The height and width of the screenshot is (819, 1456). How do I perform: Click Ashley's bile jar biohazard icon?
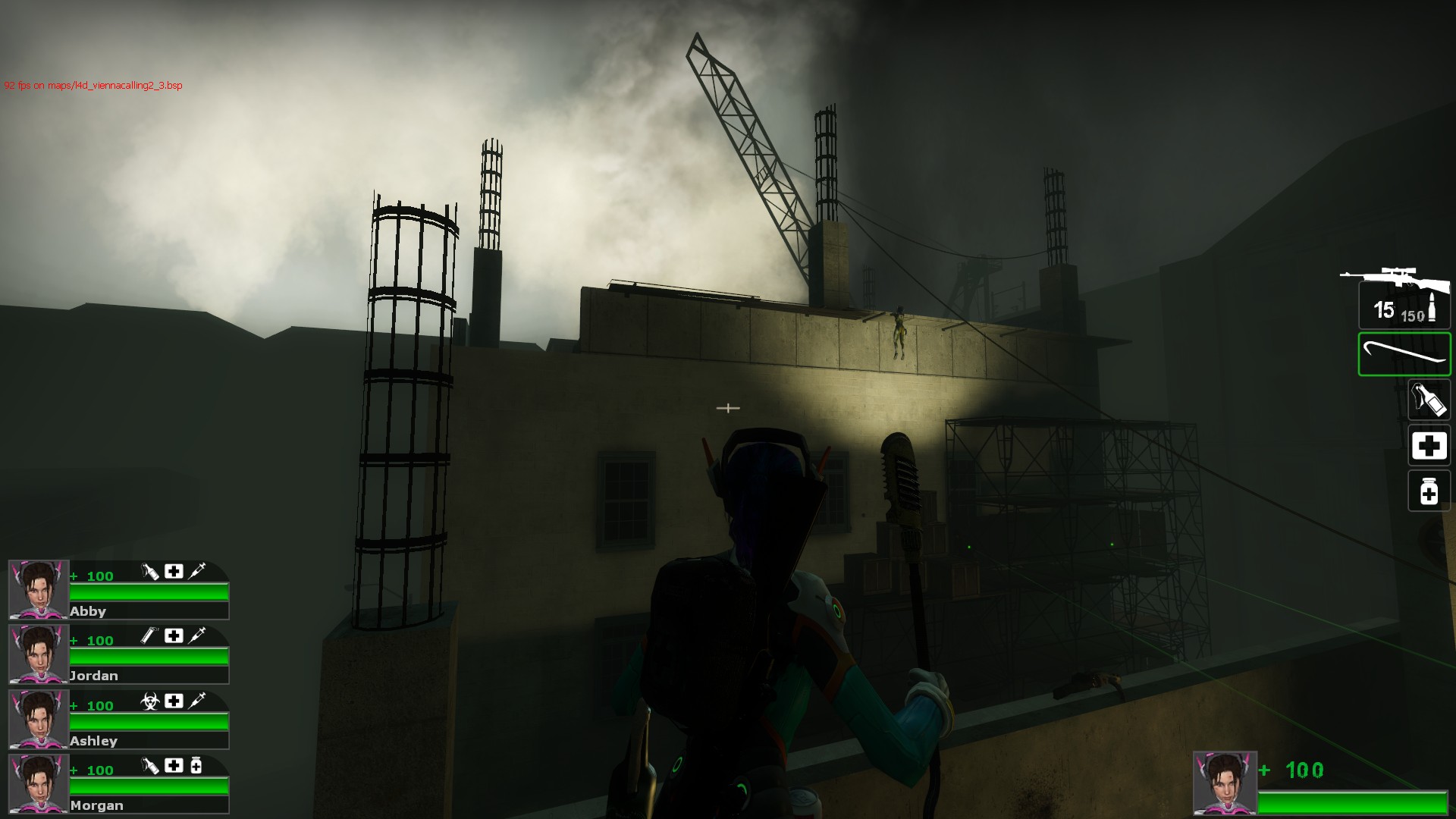tap(150, 701)
